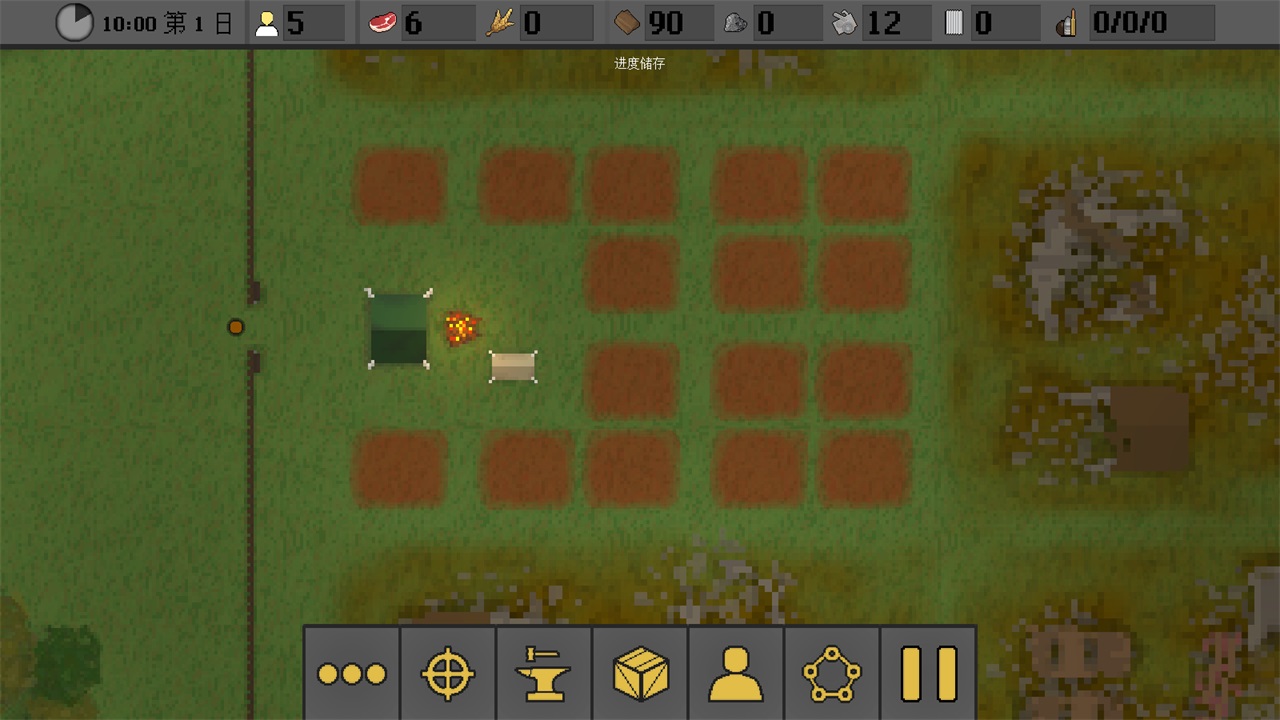Select the targeting crosshair tool
This screenshot has height=720, width=1280.
coord(447,674)
